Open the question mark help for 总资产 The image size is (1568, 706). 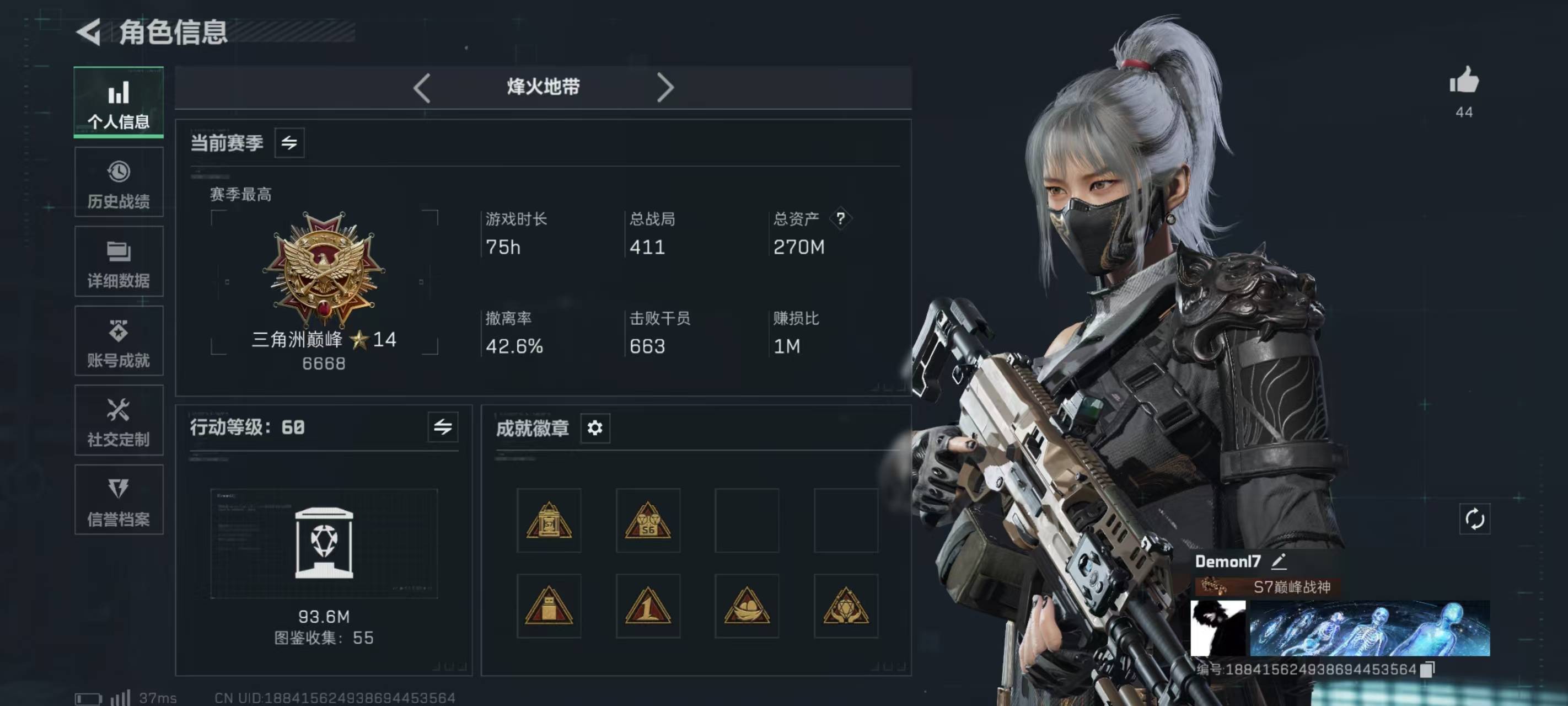pos(840,218)
